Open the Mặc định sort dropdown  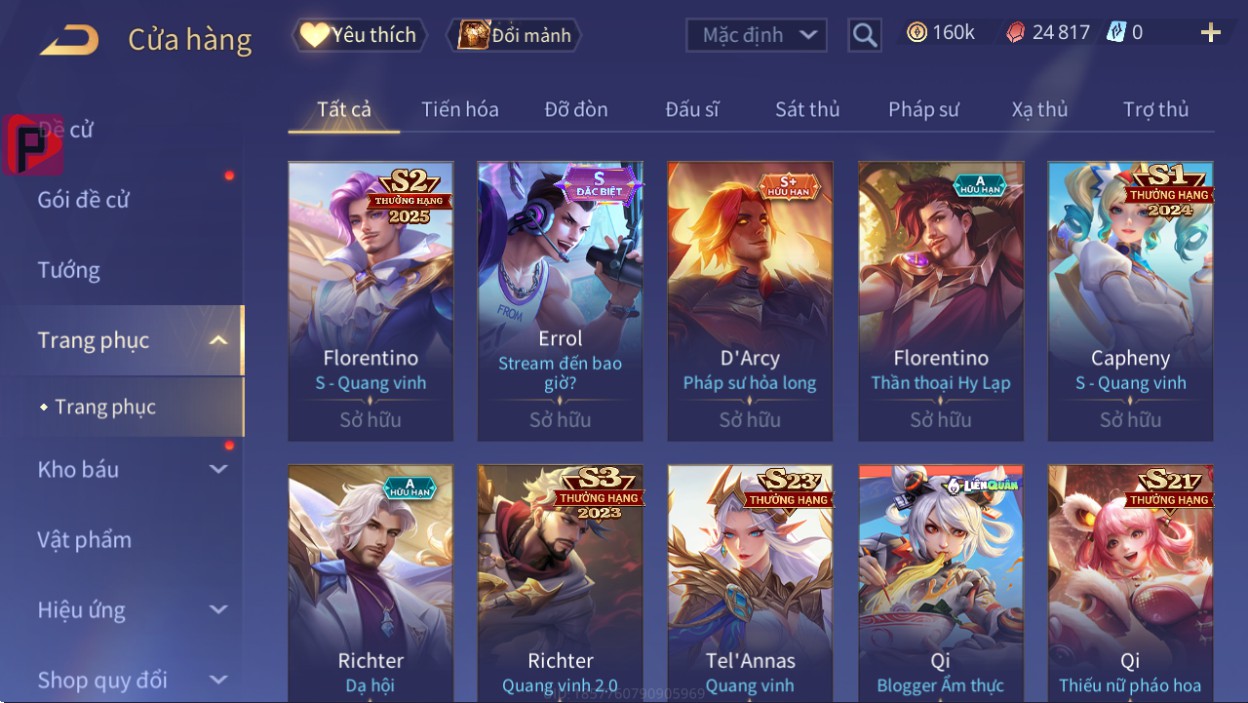[x=757, y=36]
